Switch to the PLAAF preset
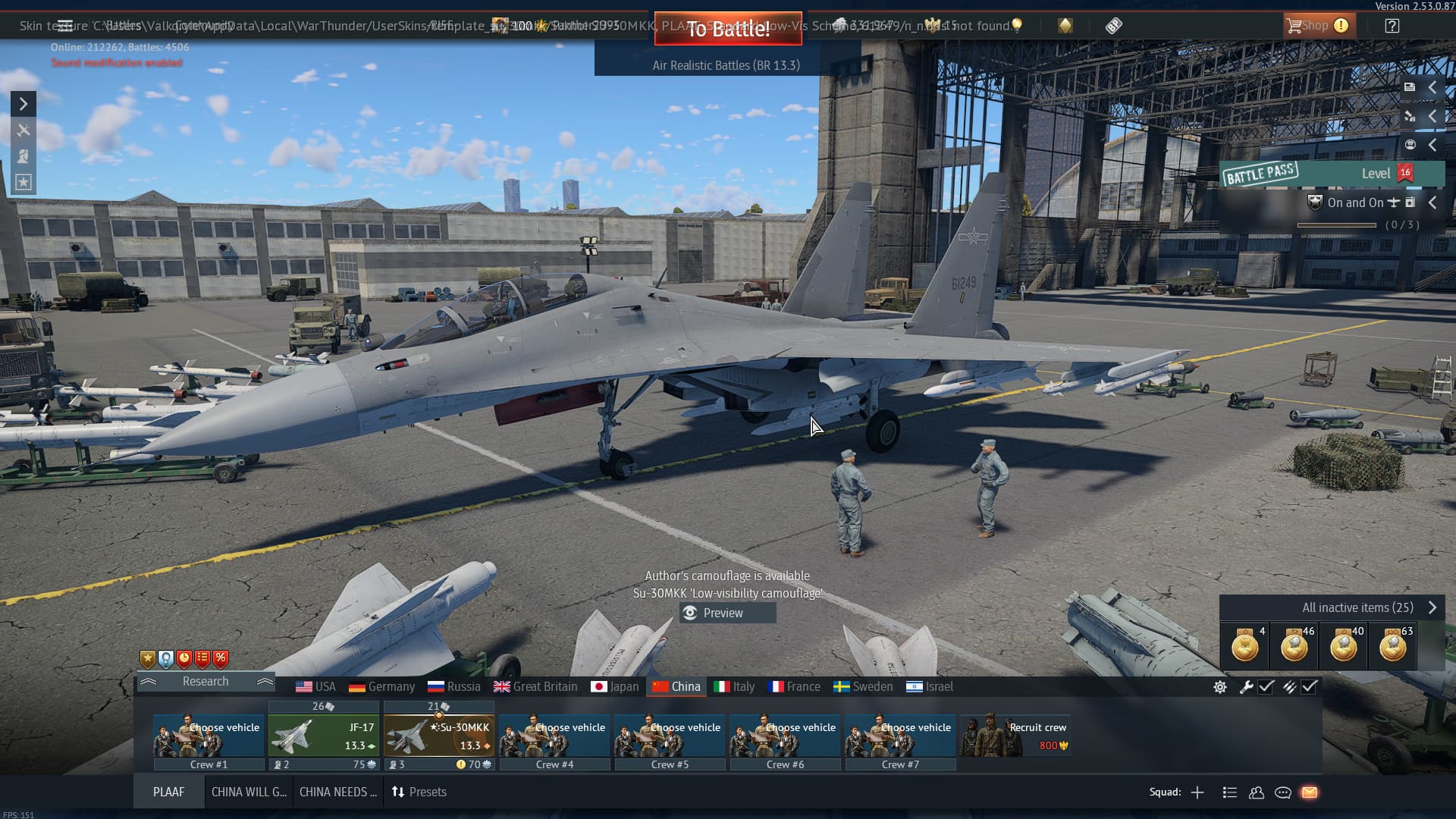The image size is (1456, 819). click(168, 792)
